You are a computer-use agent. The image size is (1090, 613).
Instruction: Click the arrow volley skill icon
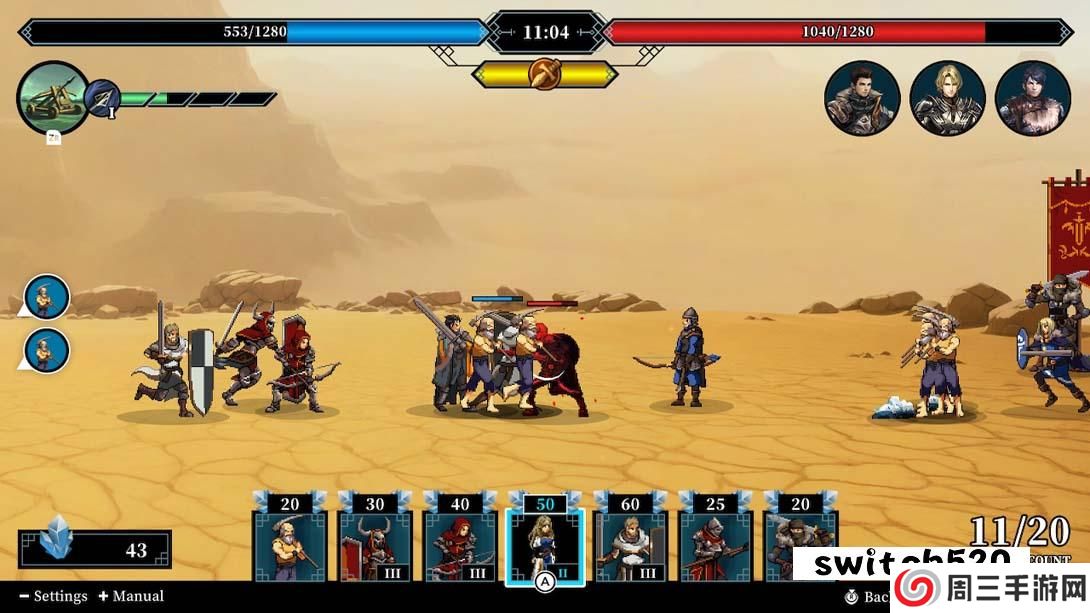point(102,99)
